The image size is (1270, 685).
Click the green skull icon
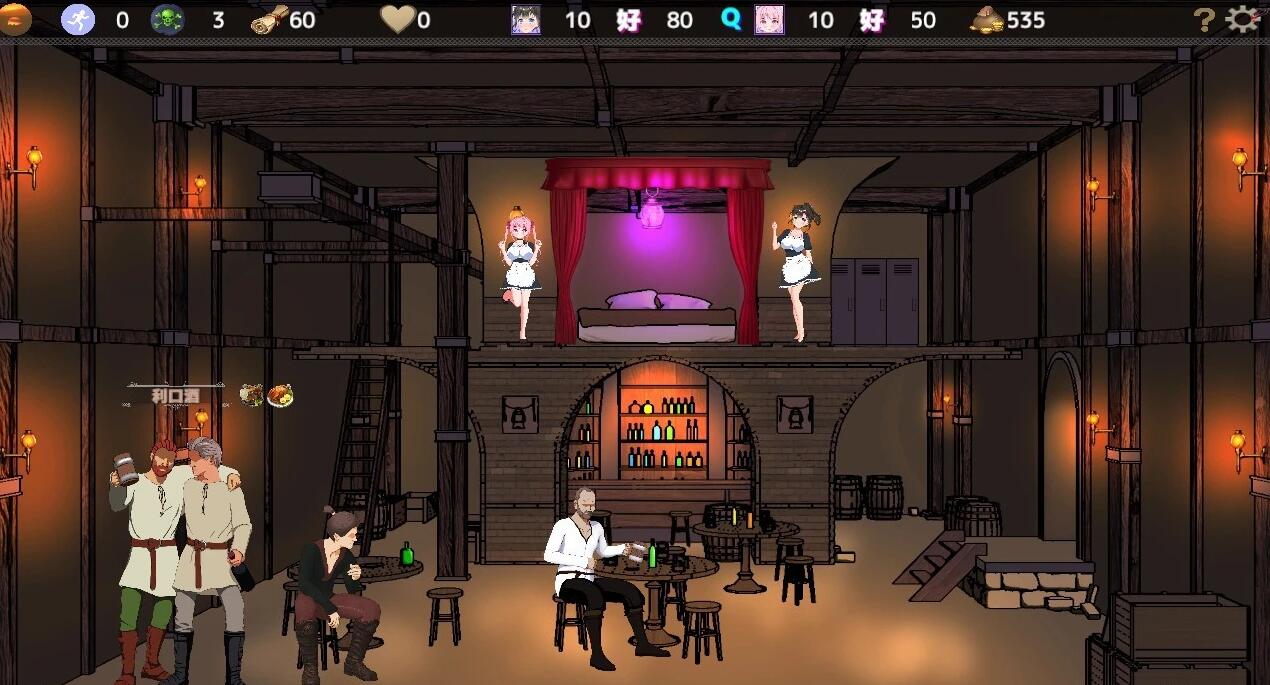(167, 20)
